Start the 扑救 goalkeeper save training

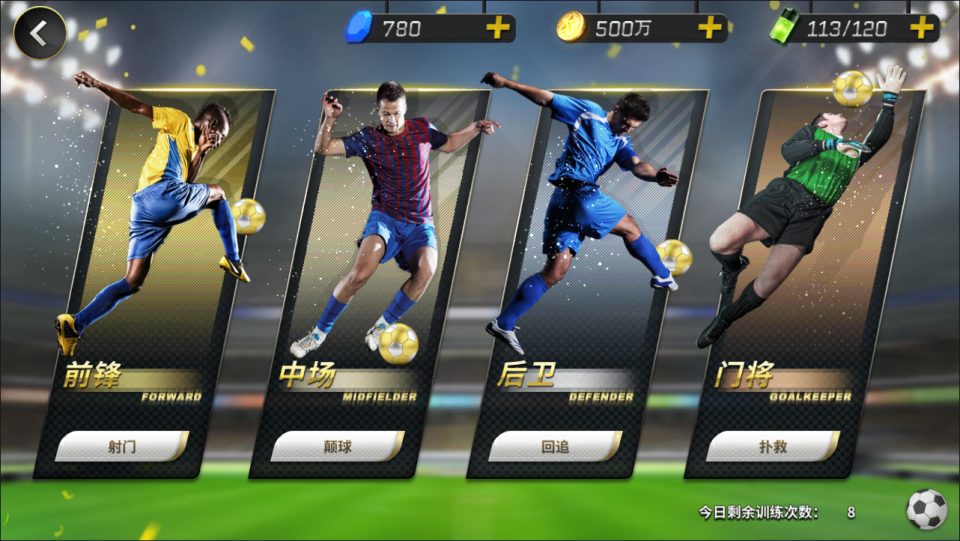click(772, 446)
